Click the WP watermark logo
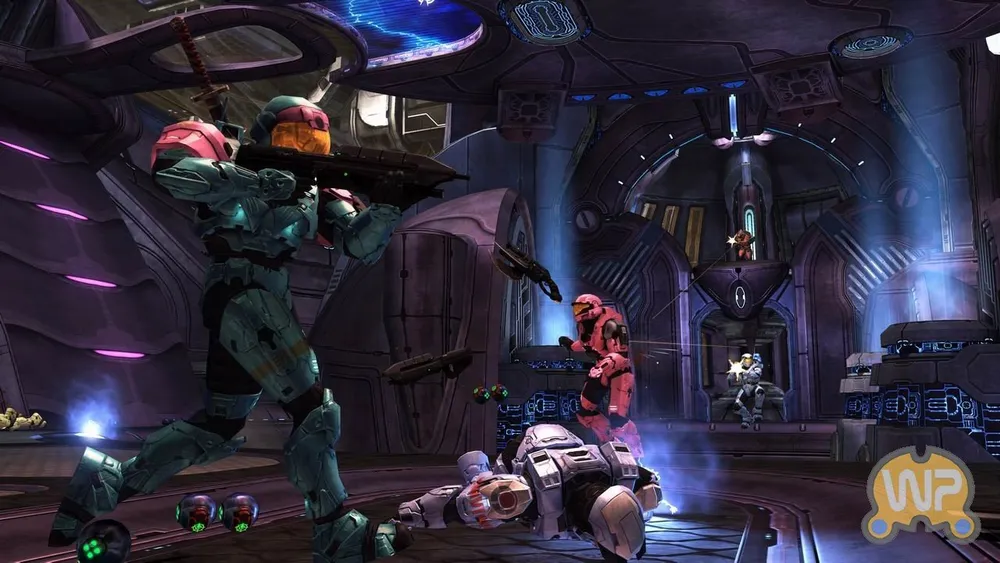 click(x=920, y=494)
